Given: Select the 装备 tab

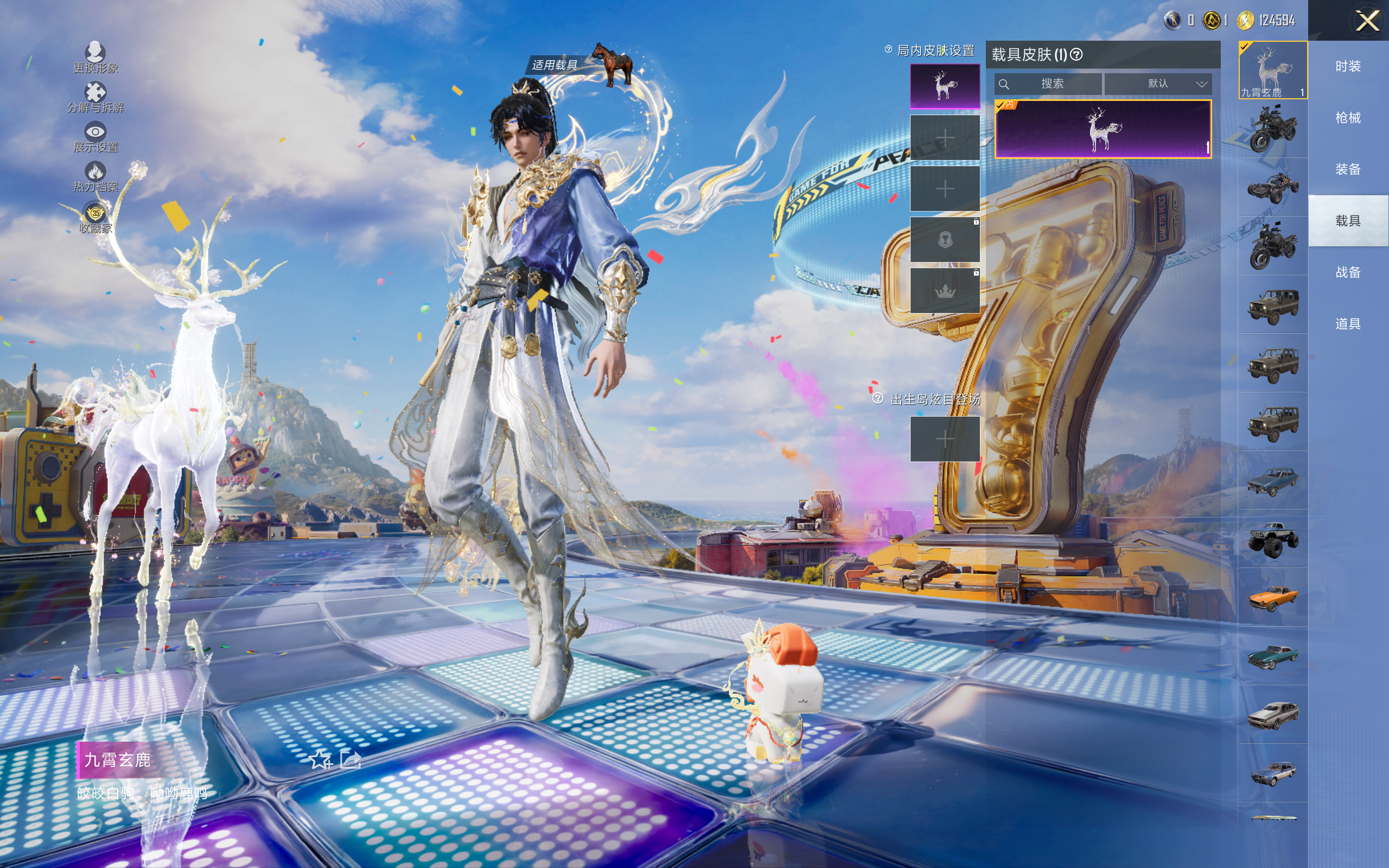Looking at the screenshot, I should pyautogui.click(x=1348, y=169).
